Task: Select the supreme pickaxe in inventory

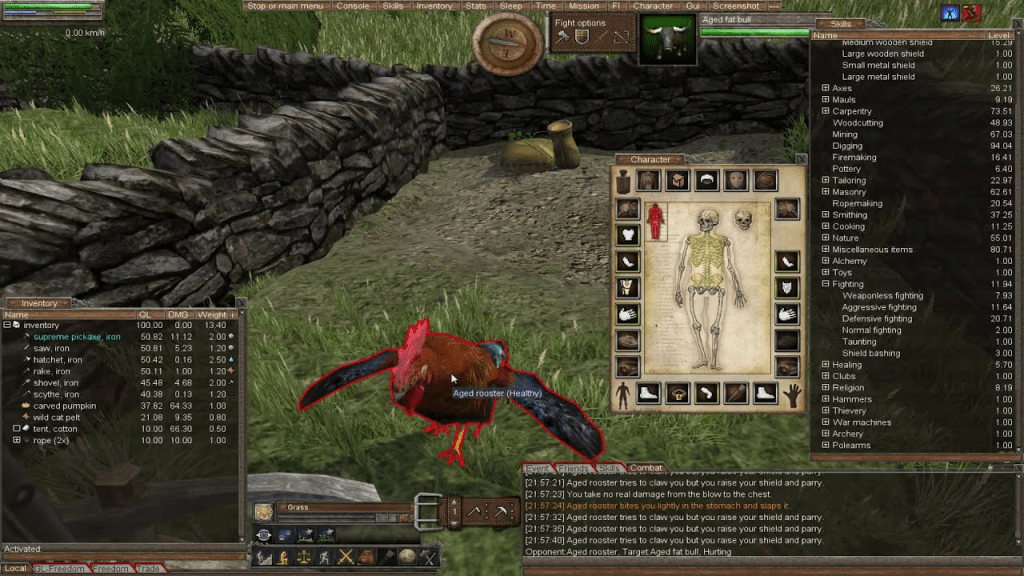Action: [x=70, y=337]
